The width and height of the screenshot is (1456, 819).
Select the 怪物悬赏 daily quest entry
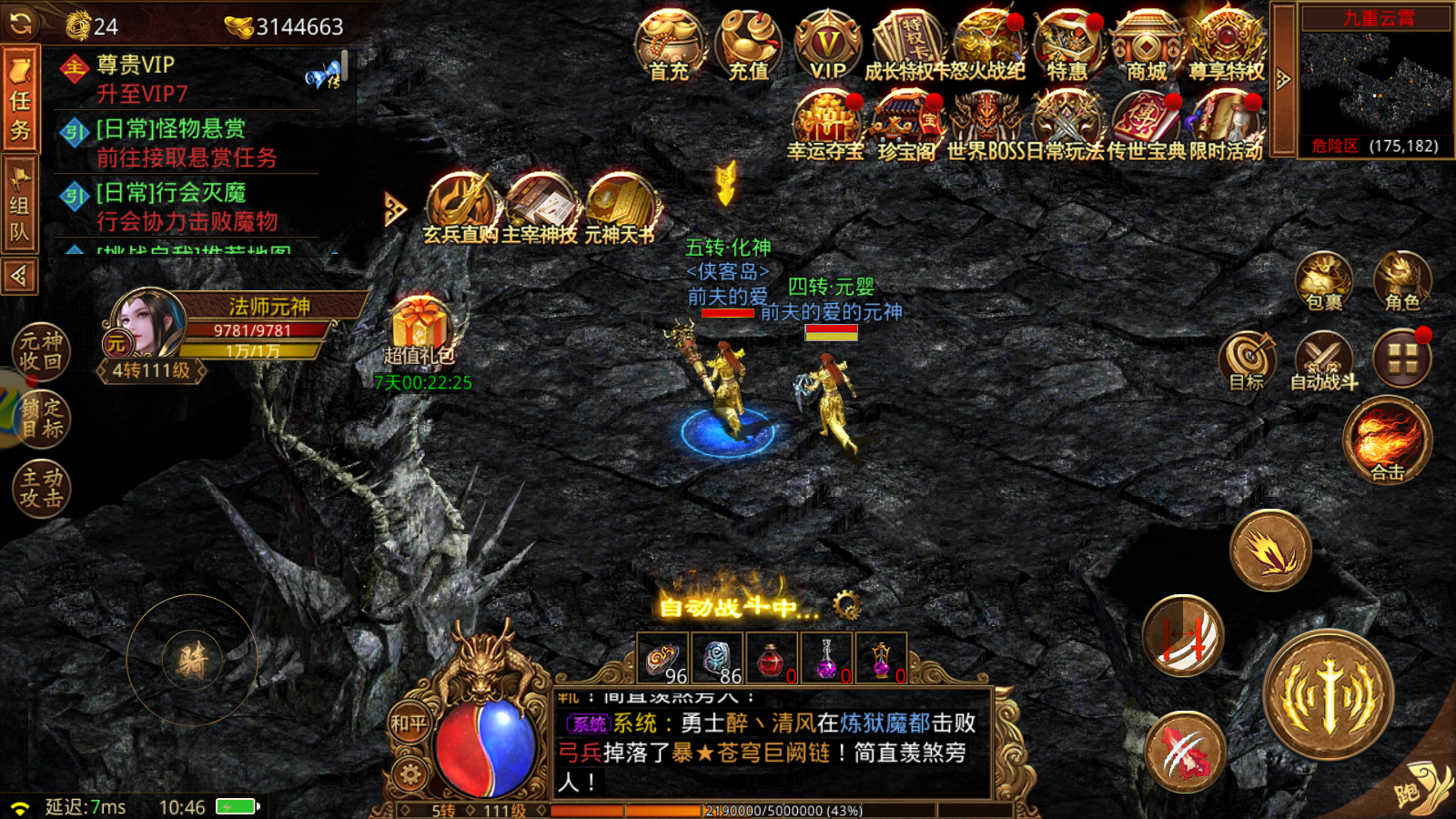(187, 143)
